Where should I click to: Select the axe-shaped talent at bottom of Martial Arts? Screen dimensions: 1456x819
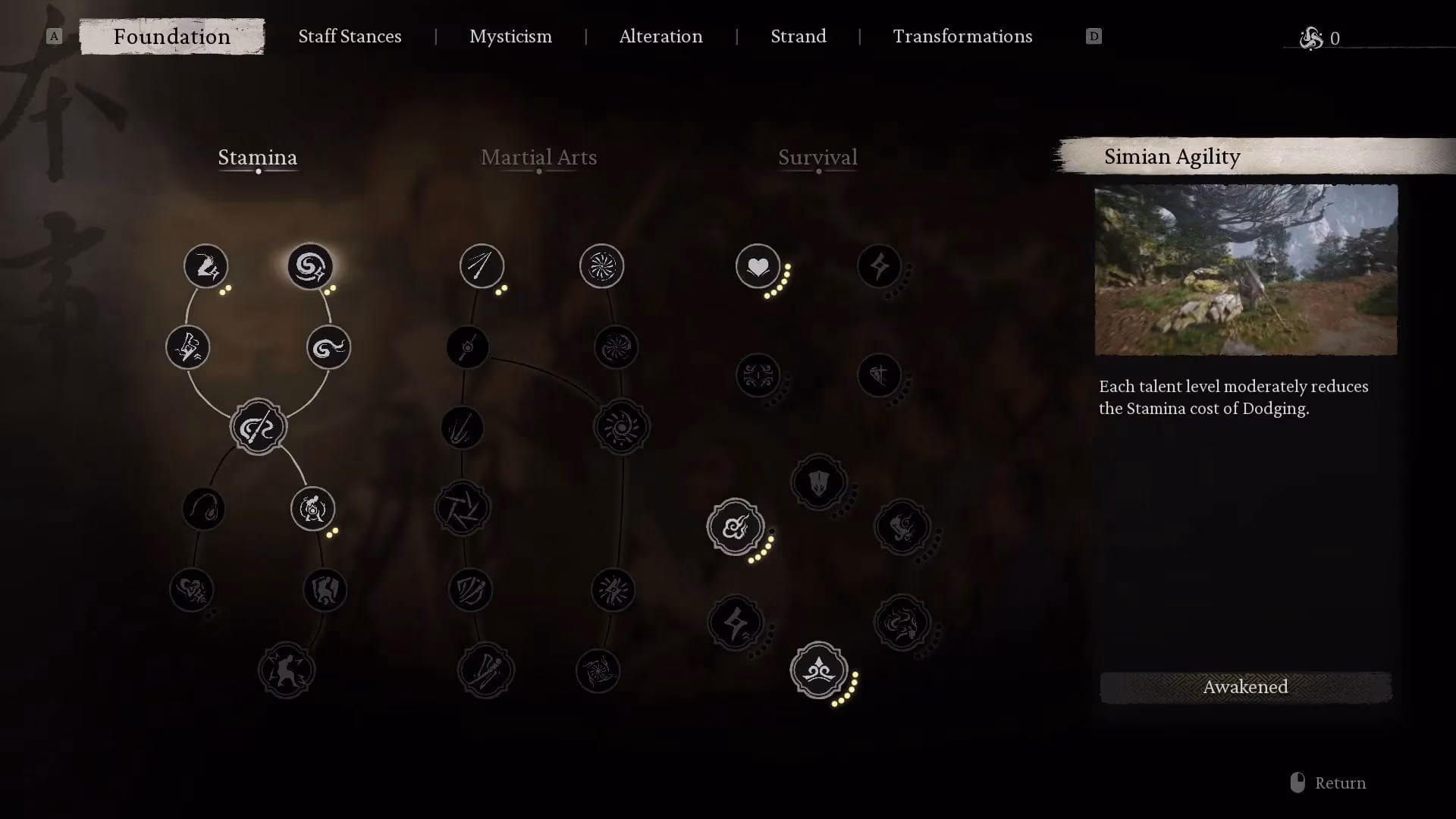pyautogui.click(x=486, y=670)
